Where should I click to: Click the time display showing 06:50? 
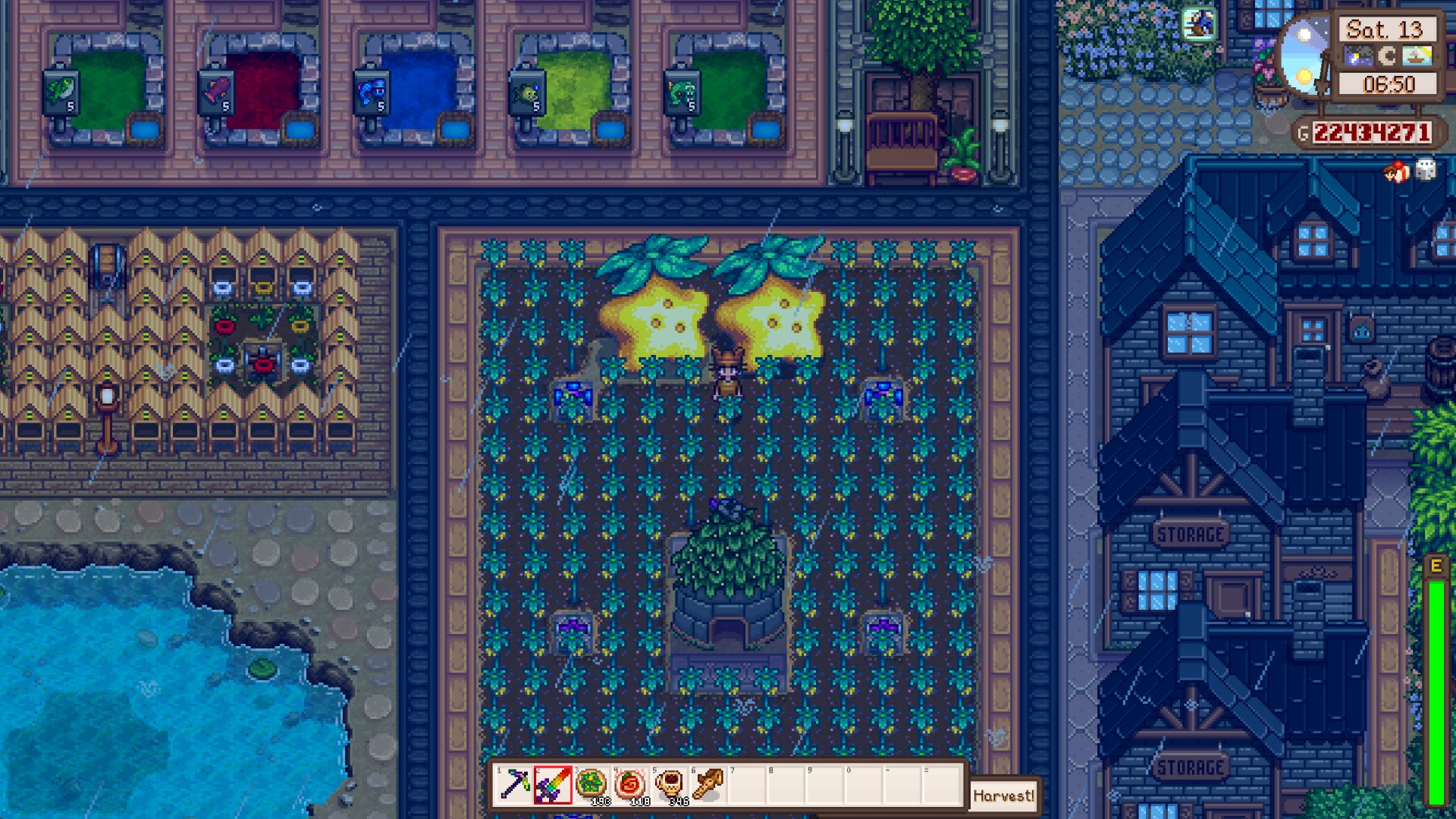[x=1390, y=82]
